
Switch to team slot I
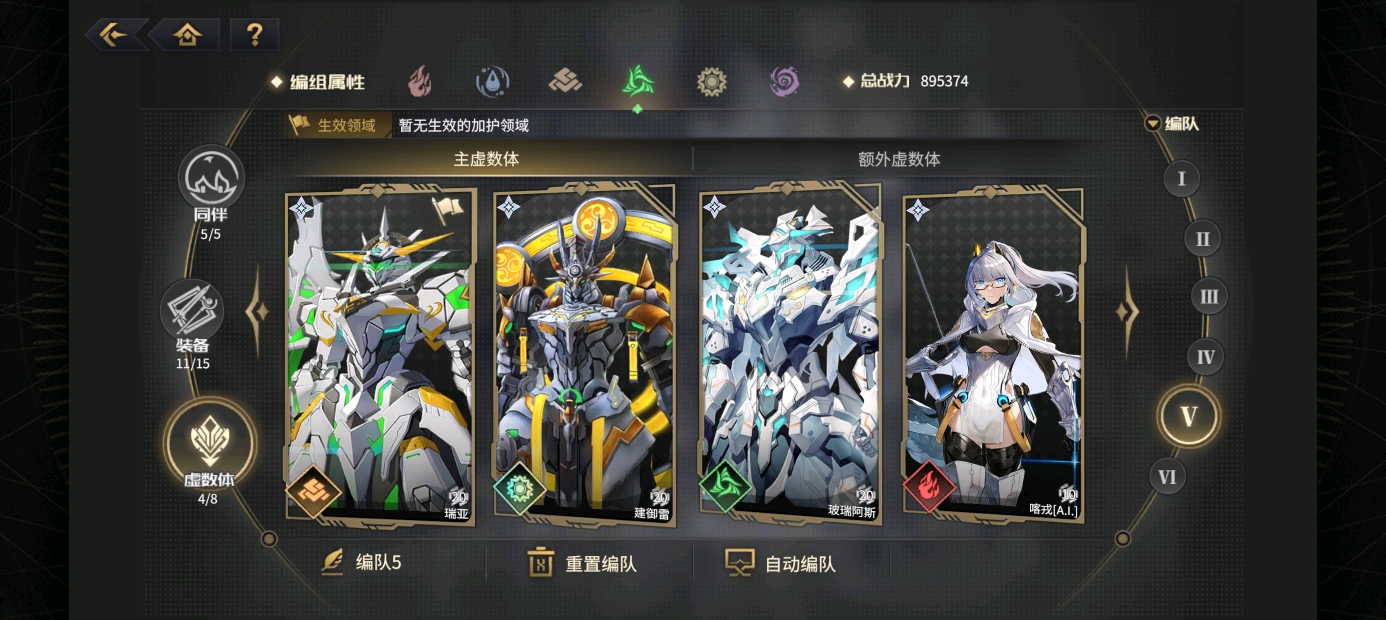click(1181, 179)
